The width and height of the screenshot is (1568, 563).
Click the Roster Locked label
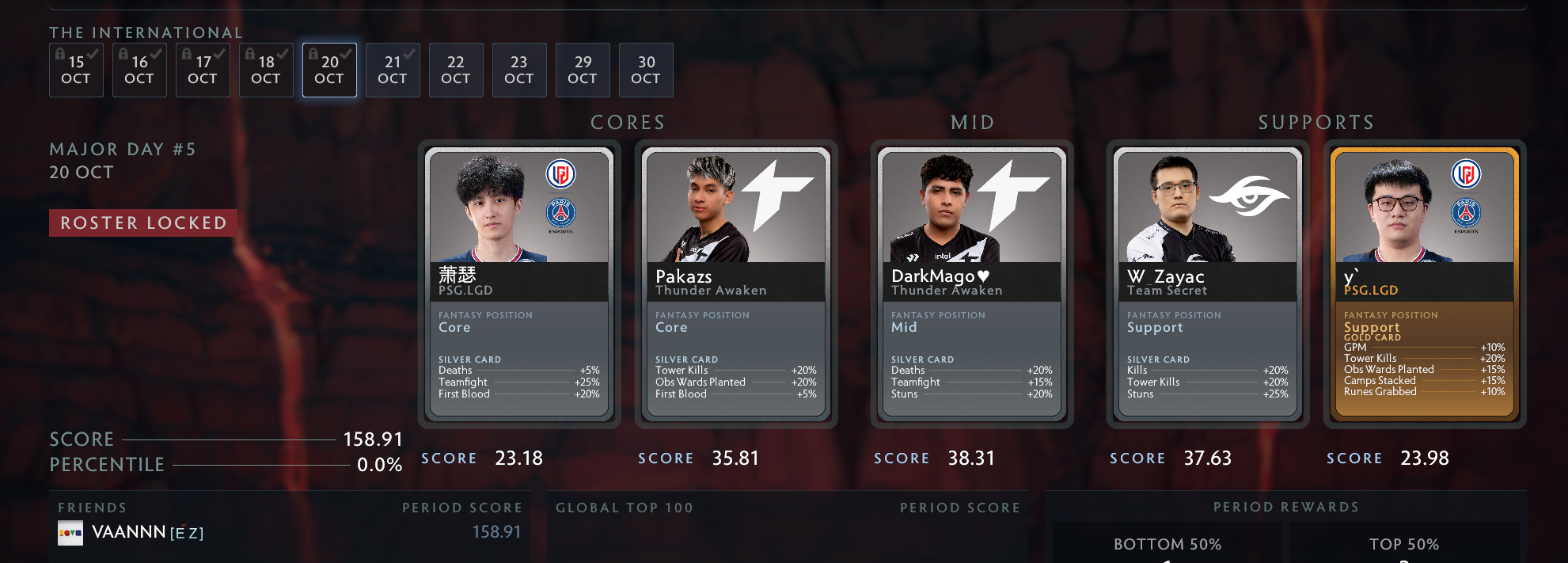pyautogui.click(x=143, y=223)
